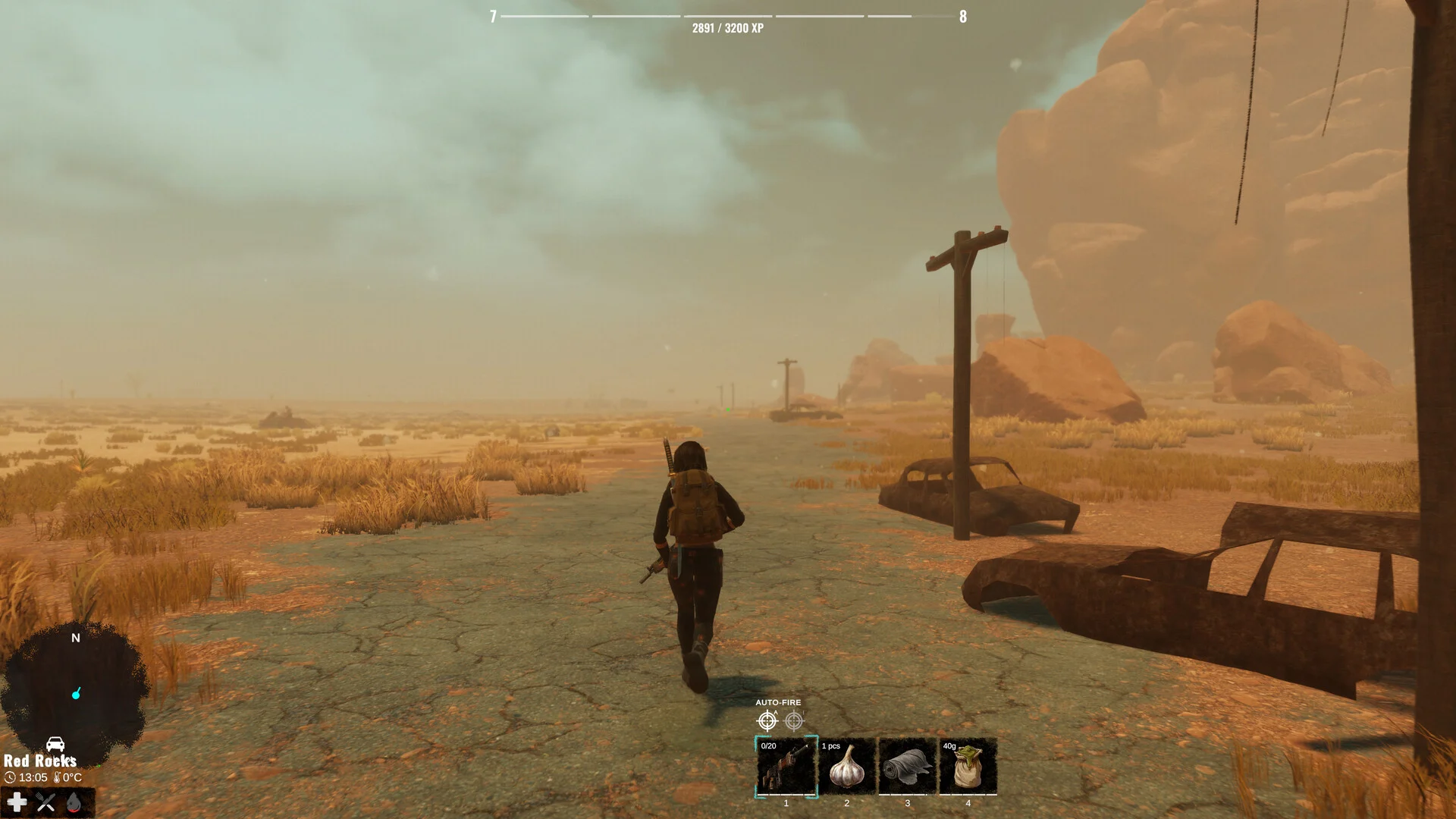Choose the garlic bulb hotbar slot
The height and width of the screenshot is (819, 1456).
pyautogui.click(x=847, y=767)
